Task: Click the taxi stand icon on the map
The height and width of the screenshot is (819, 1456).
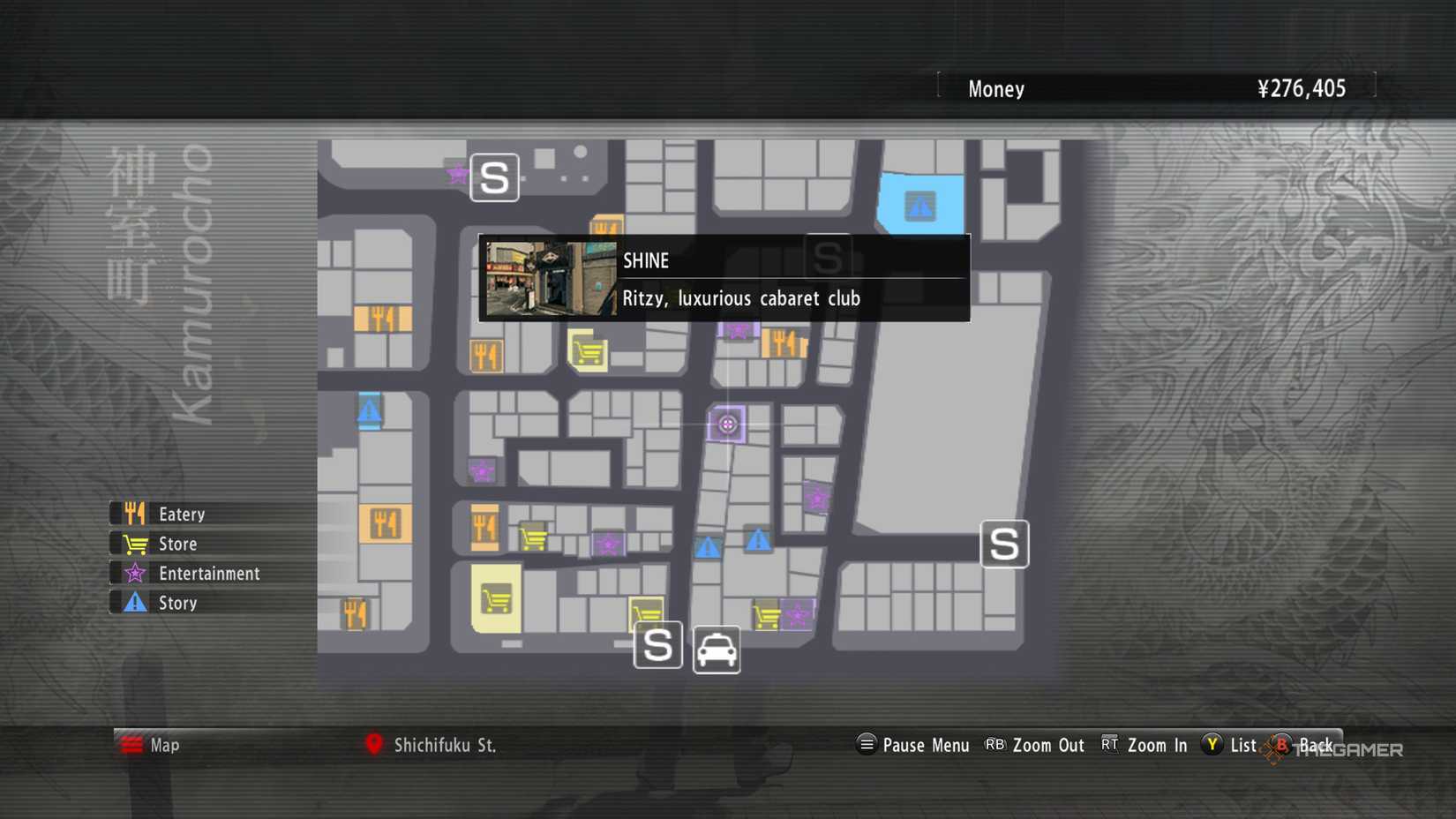Action: tap(716, 649)
